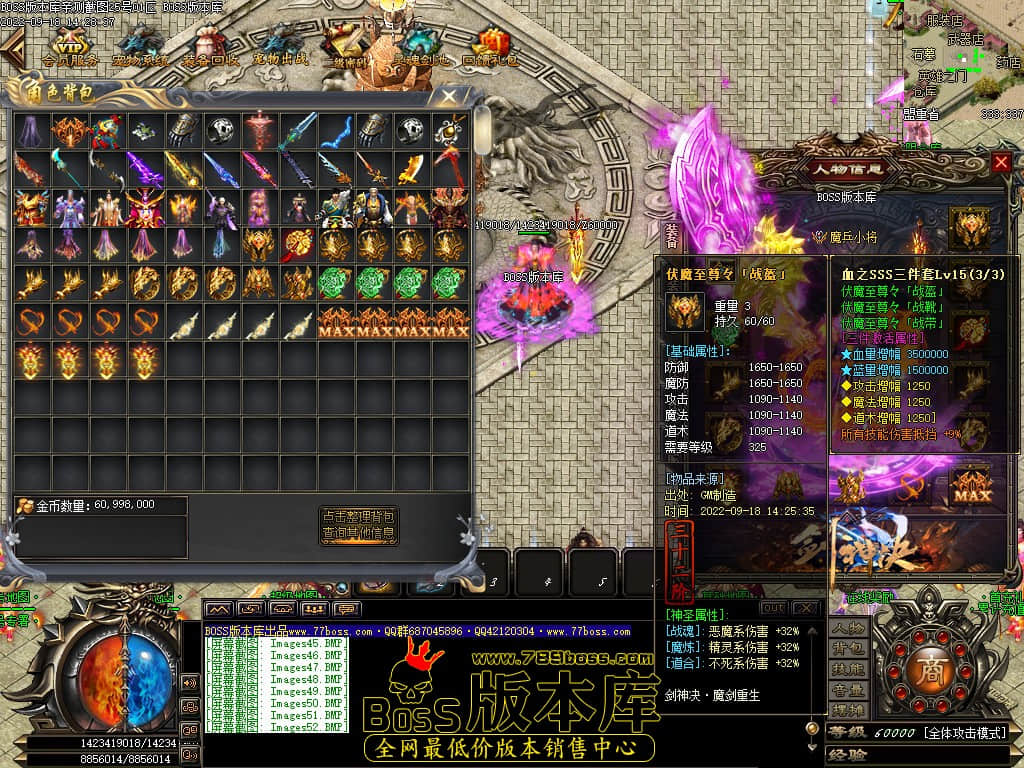Click the OUT button above the chat
This screenshot has width=1024, height=768.
[x=773, y=608]
